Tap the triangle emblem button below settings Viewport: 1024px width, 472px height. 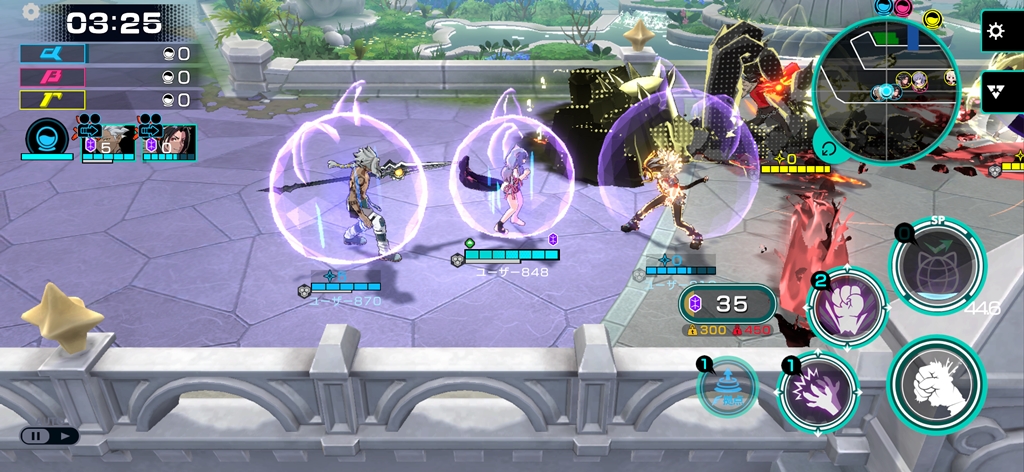[x=996, y=91]
